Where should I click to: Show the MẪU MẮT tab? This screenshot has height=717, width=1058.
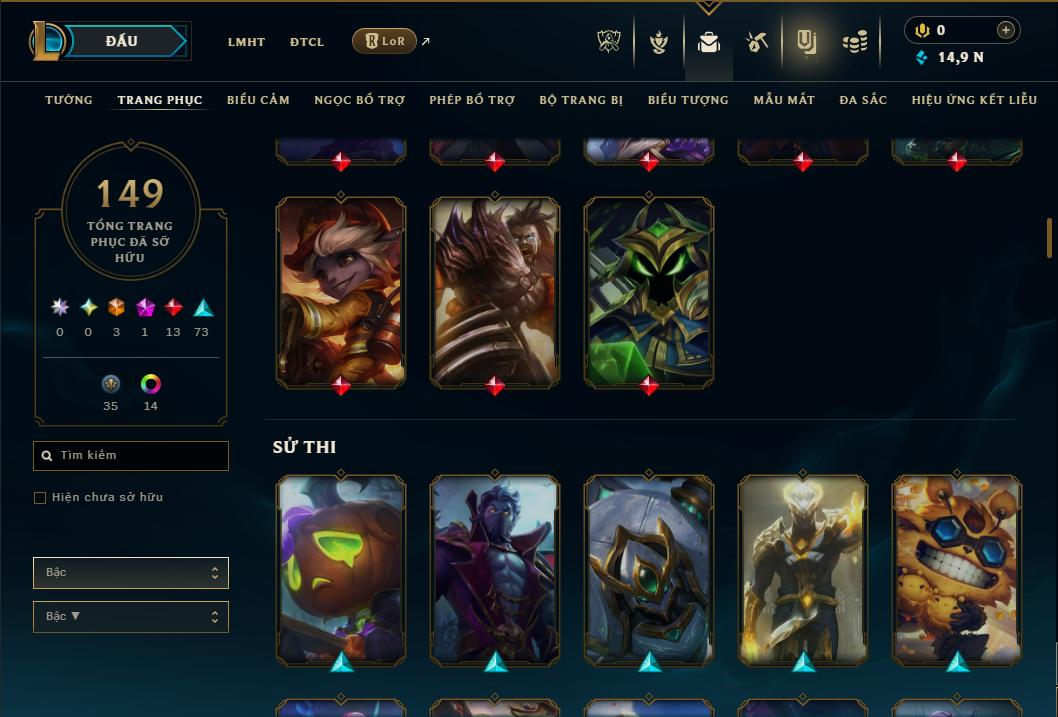784,100
